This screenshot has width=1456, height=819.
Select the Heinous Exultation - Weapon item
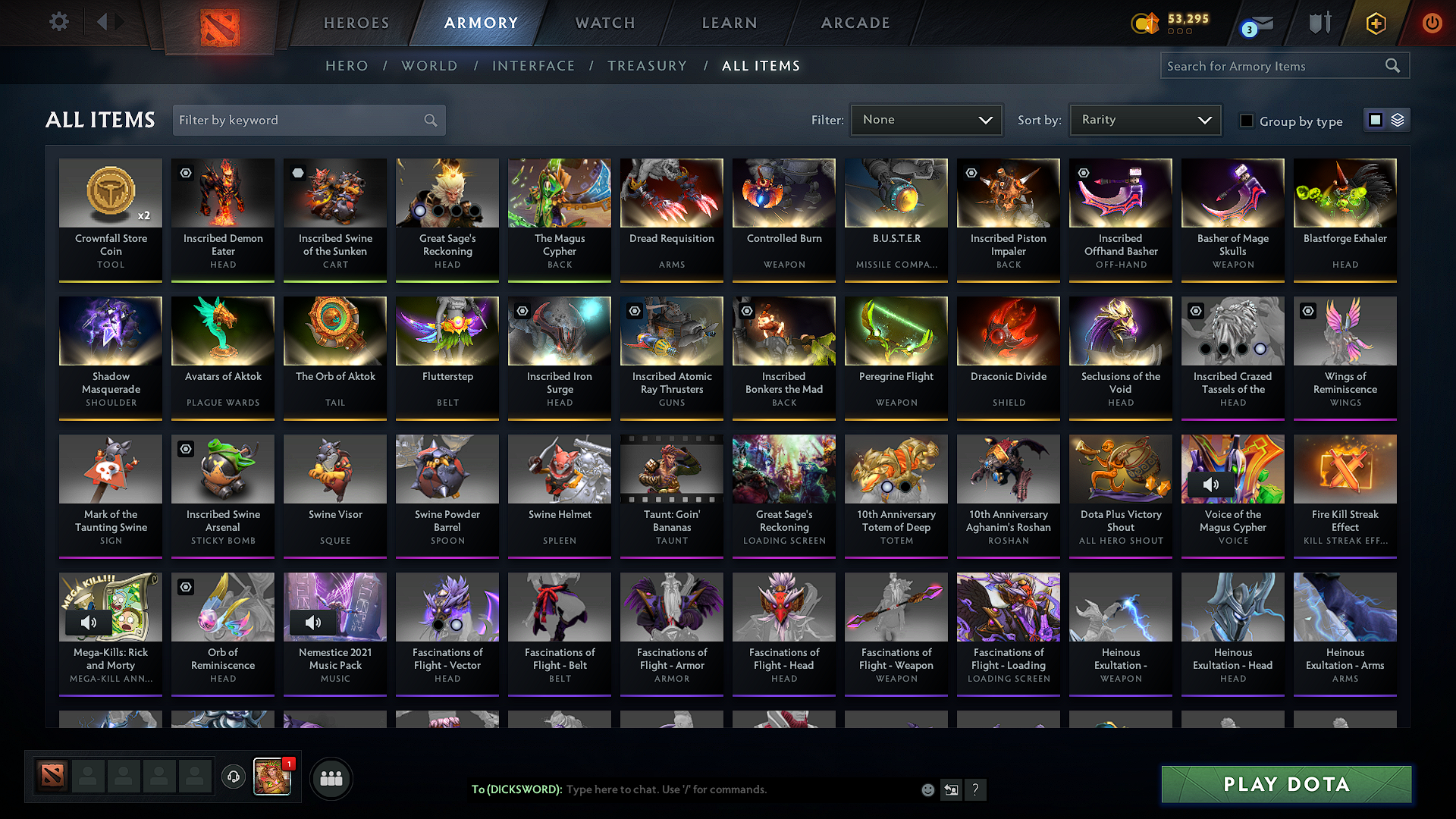pyautogui.click(x=1120, y=633)
